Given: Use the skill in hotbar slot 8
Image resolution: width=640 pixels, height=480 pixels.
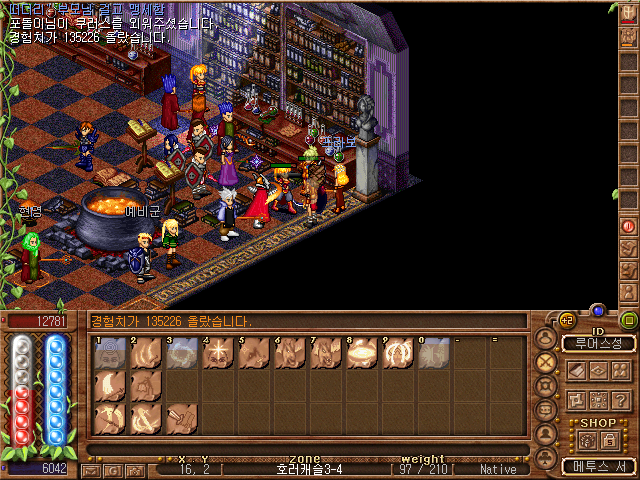Looking at the screenshot, I should [x=361, y=353].
